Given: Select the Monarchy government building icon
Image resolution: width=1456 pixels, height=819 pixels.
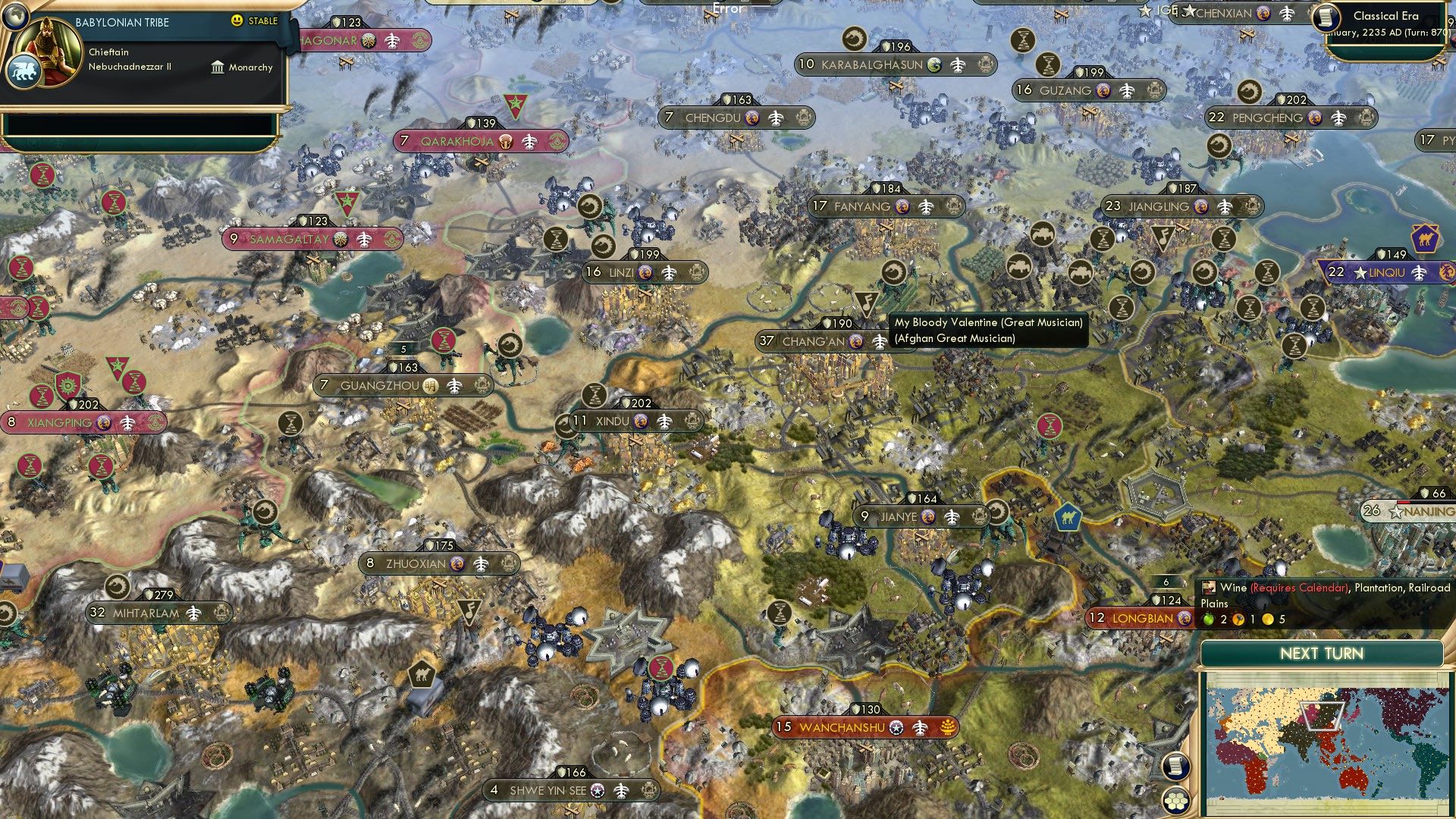Looking at the screenshot, I should pyautogui.click(x=216, y=67).
